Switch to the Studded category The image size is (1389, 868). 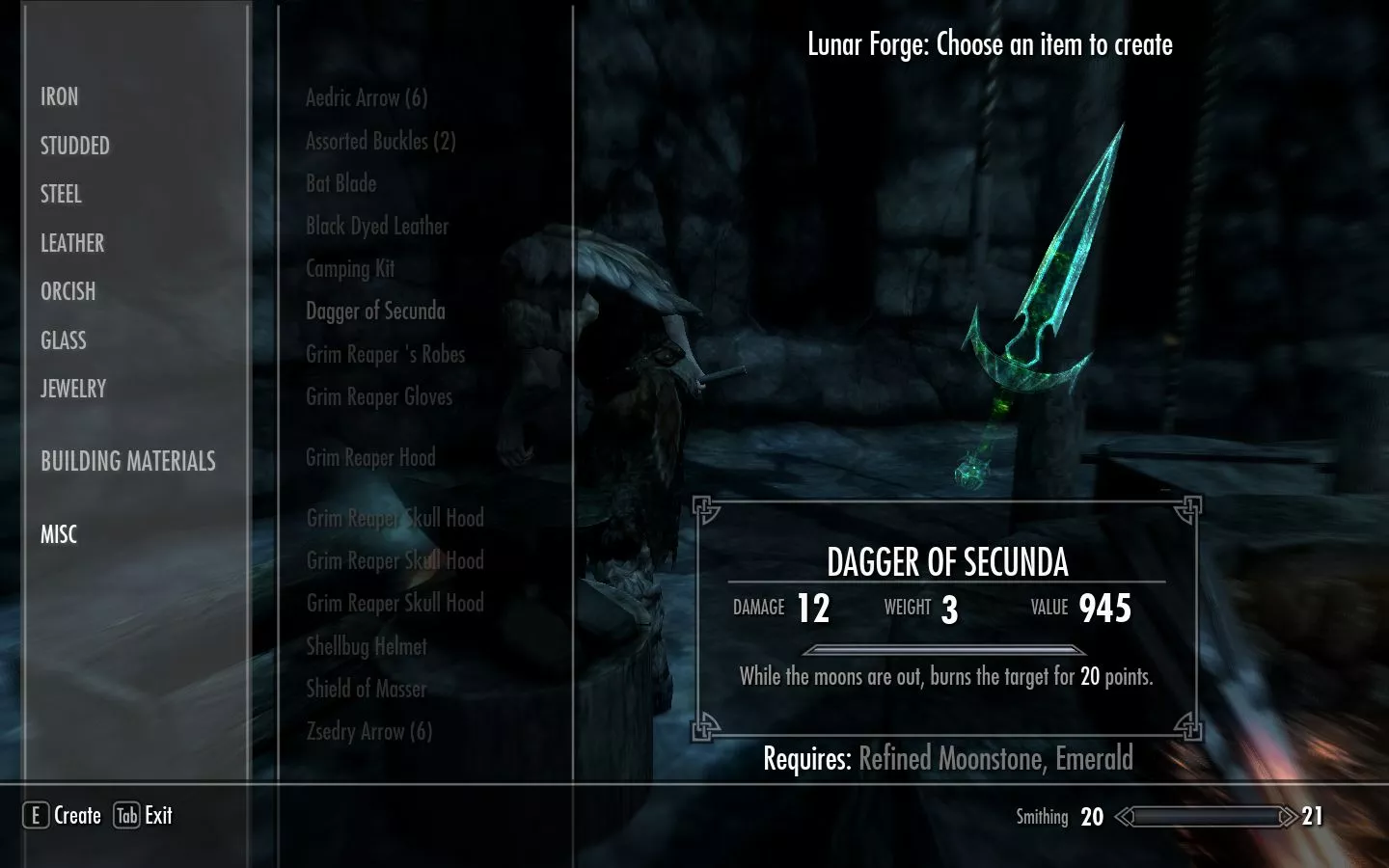[x=75, y=146]
